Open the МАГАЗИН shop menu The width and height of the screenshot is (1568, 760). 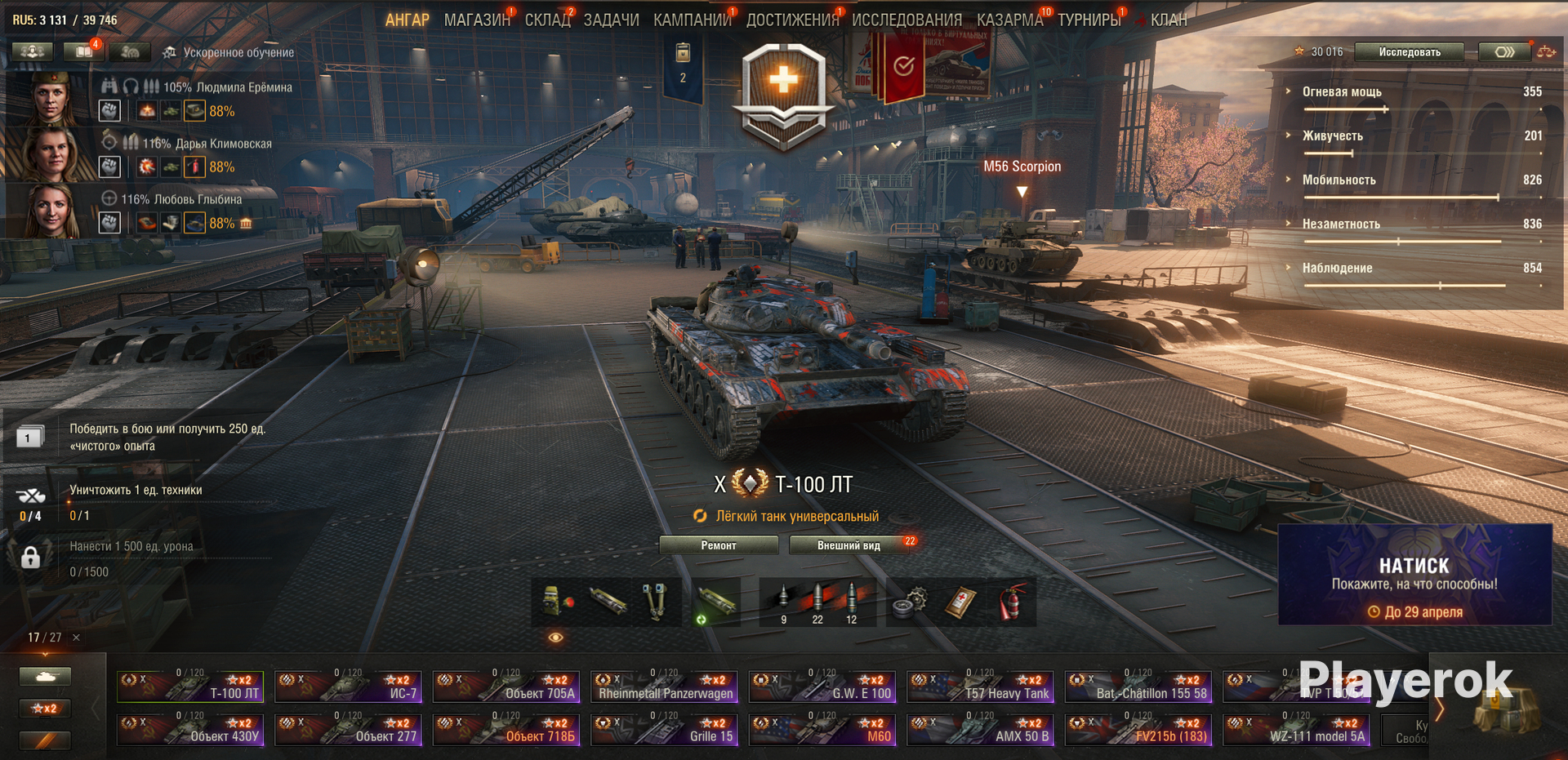coord(477,20)
